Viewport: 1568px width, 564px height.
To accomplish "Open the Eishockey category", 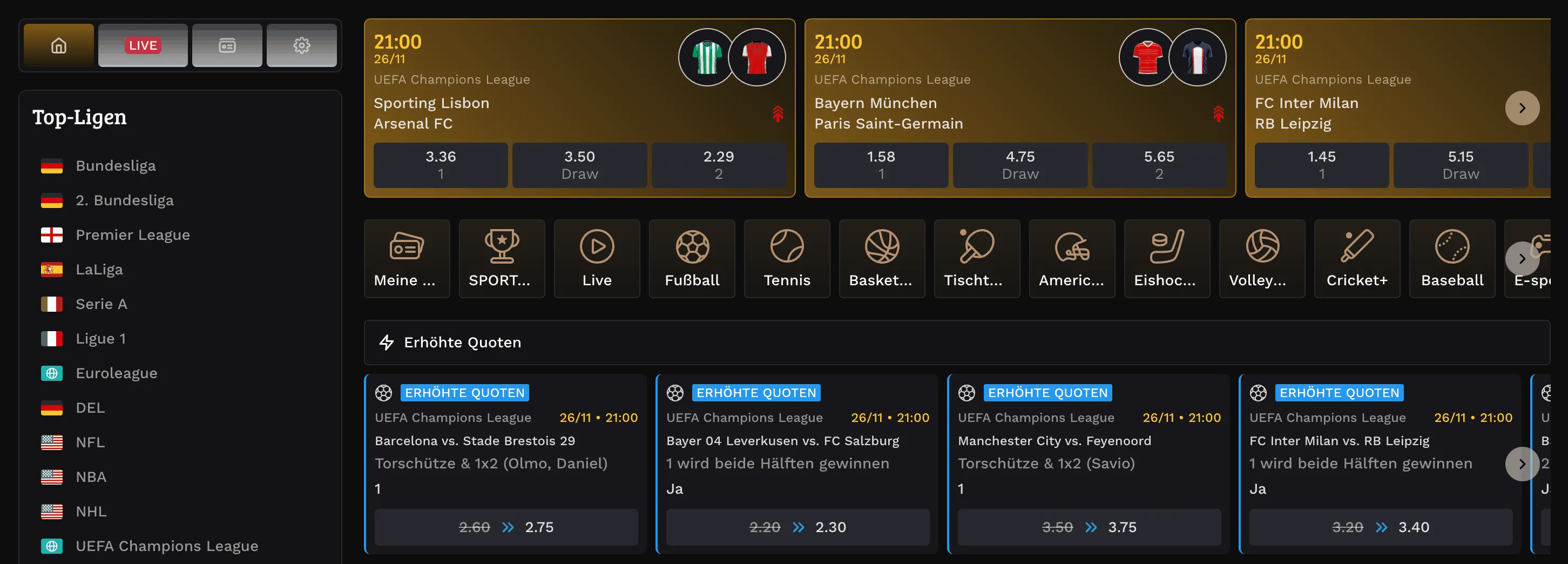I will click(x=1167, y=258).
